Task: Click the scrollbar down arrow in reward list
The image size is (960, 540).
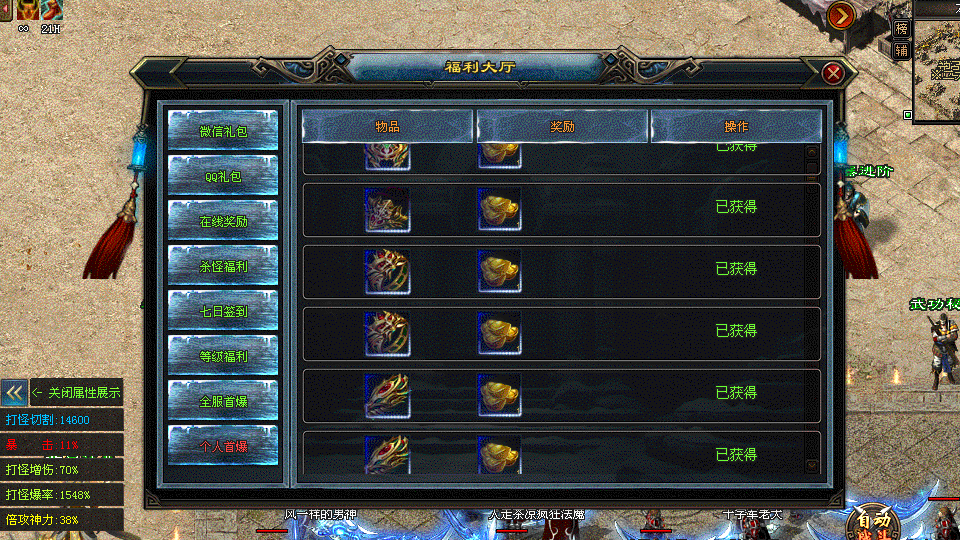Action: [812, 465]
